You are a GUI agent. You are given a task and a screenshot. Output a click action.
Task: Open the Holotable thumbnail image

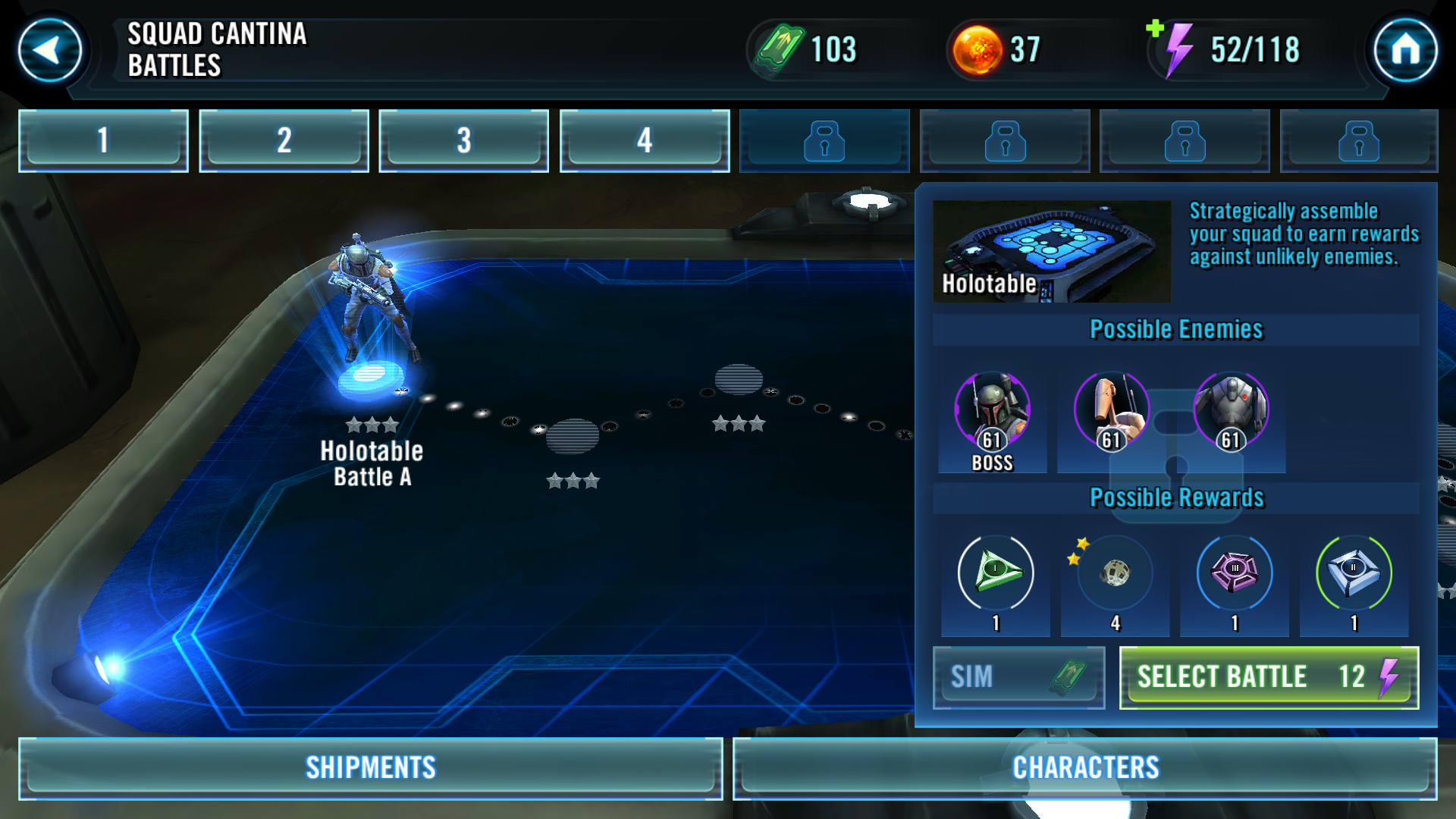click(x=1051, y=251)
